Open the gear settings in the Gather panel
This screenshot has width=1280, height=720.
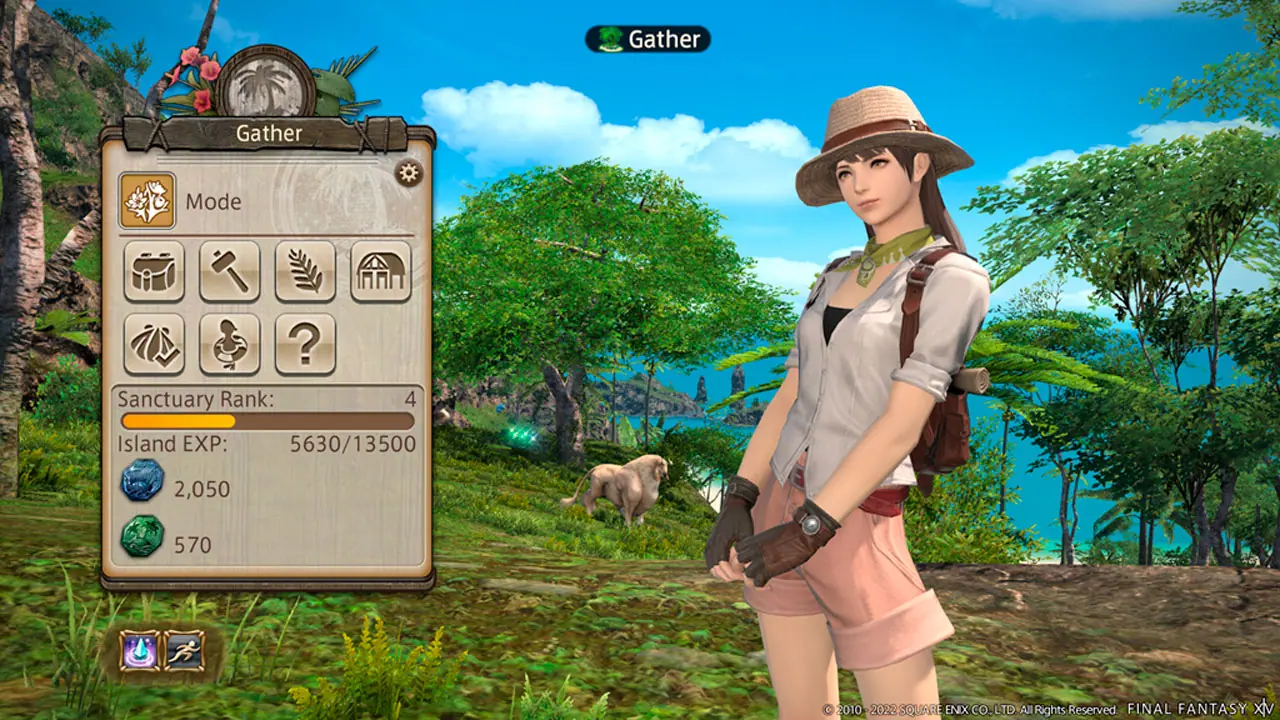(x=408, y=173)
